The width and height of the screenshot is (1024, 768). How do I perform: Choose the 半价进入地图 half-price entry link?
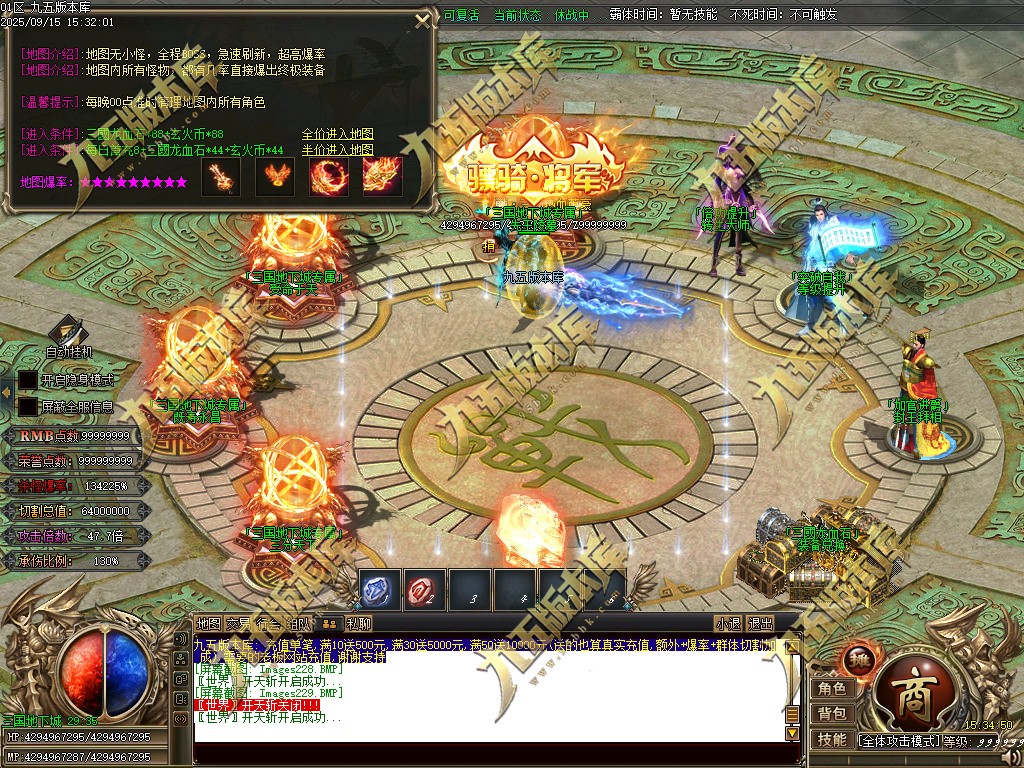click(338, 150)
